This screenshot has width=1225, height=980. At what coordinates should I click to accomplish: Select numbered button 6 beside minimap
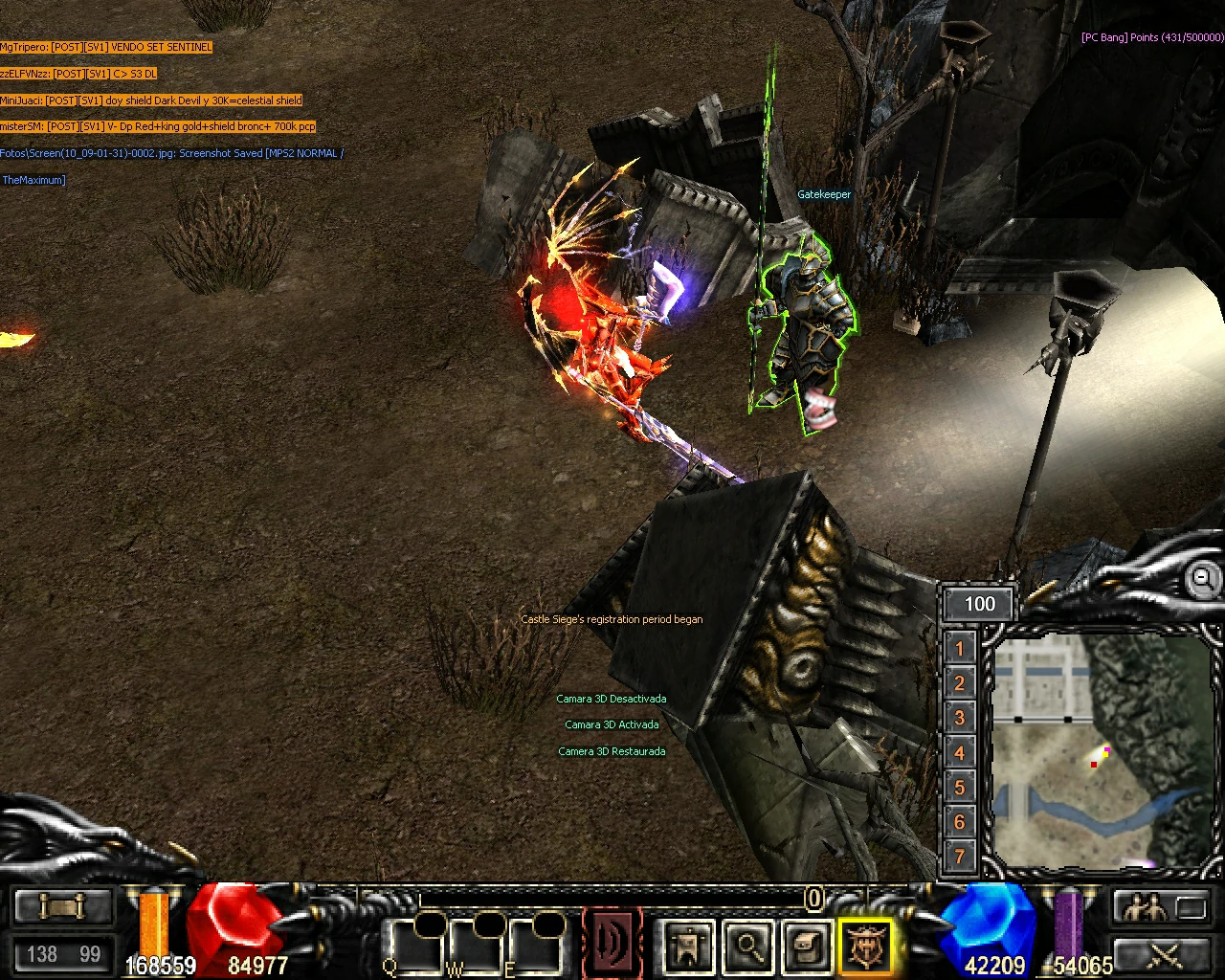click(x=960, y=822)
